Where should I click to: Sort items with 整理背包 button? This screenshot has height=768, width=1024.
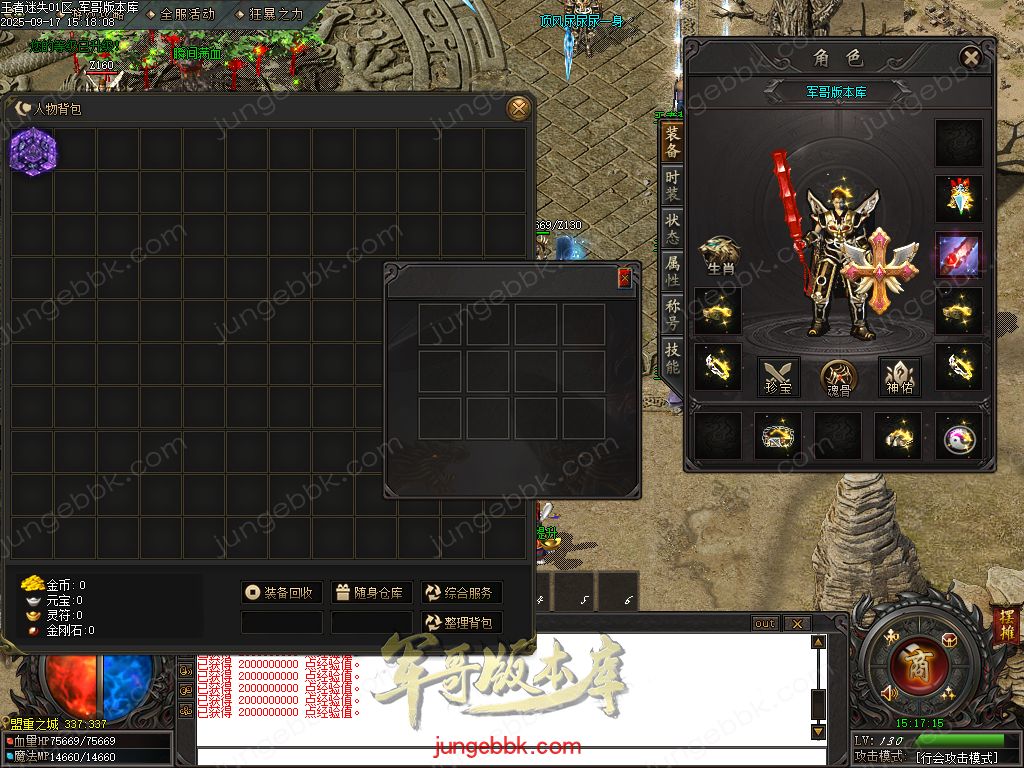(x=461, y=622)
